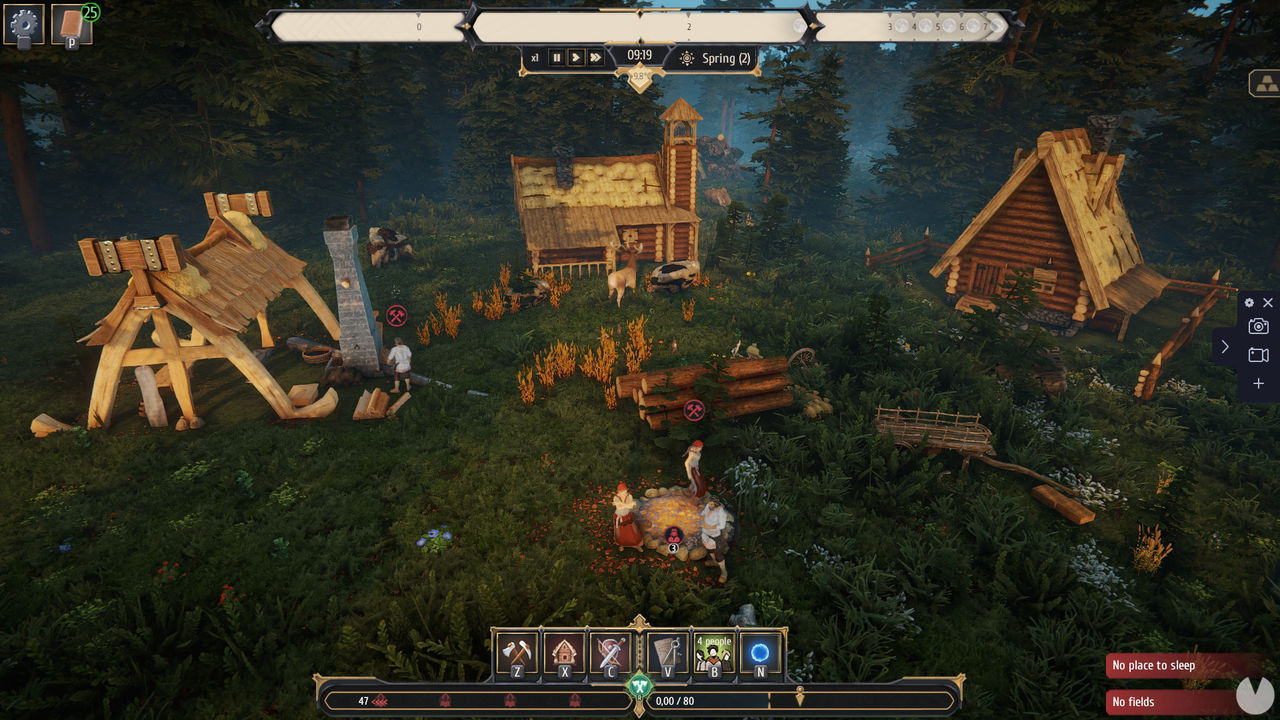Expand the overlay side arrow
This screenshot has width=1280, height=720.
point(1225,347)
